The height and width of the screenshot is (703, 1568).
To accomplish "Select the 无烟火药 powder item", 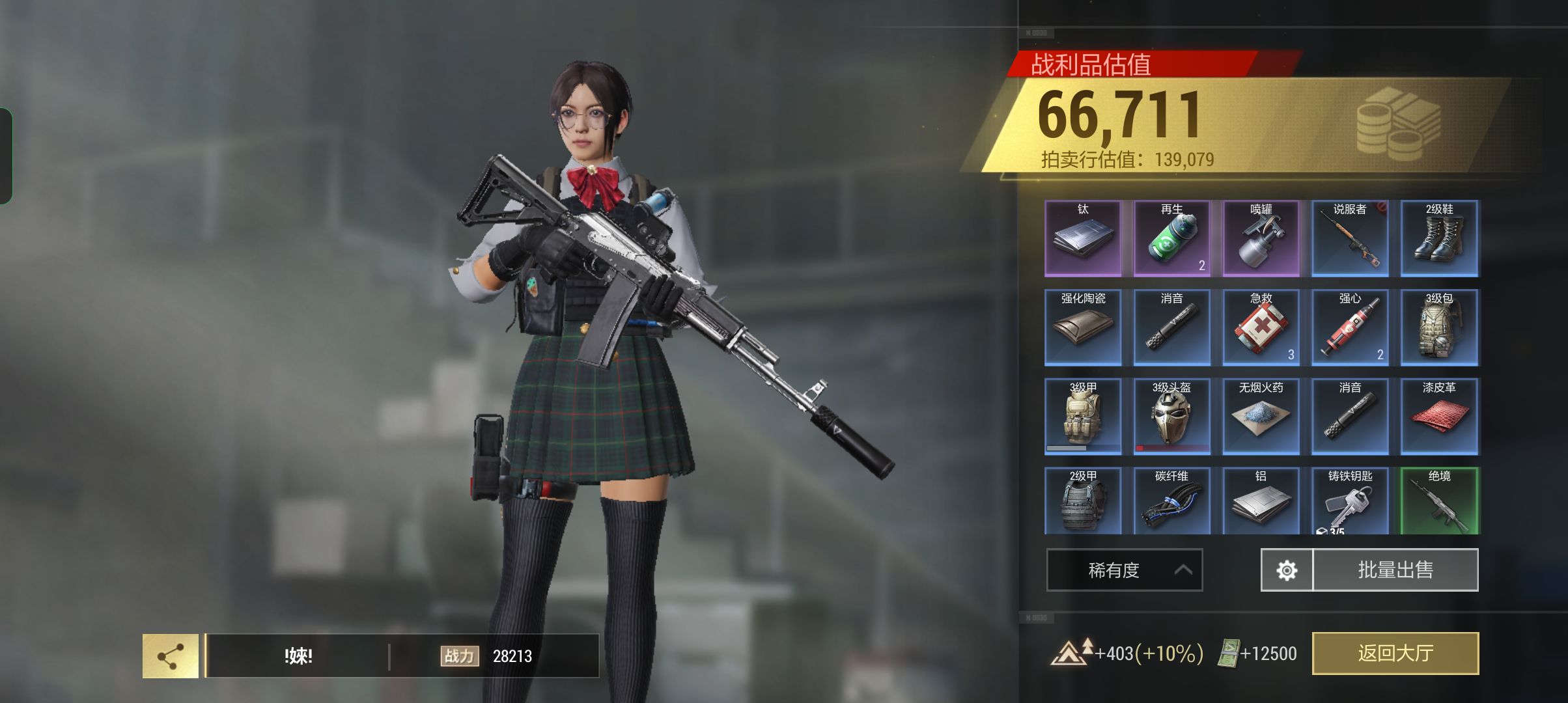I will 1261,417.
